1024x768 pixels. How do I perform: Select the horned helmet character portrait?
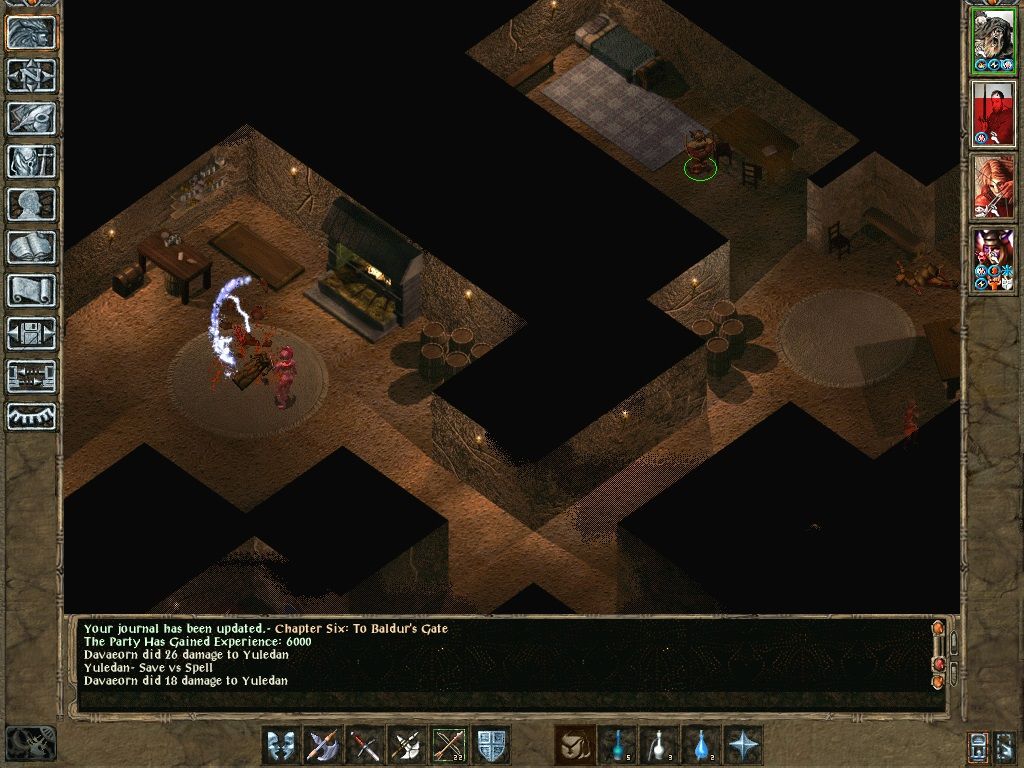993,259
